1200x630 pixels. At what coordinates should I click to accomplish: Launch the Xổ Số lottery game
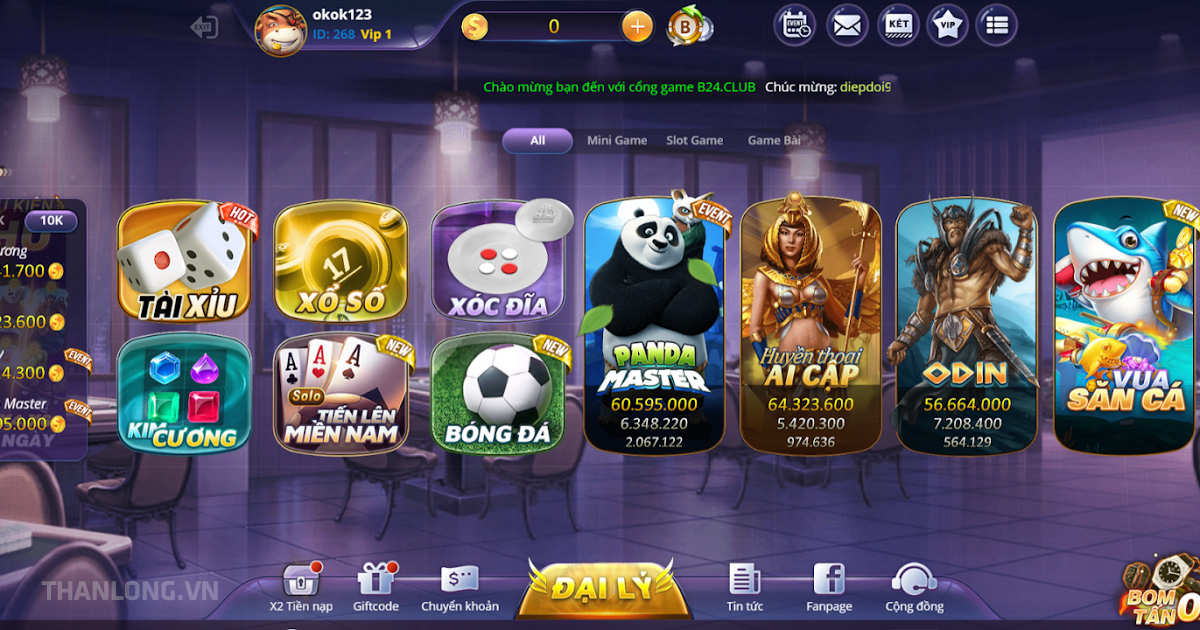(340, 262)
